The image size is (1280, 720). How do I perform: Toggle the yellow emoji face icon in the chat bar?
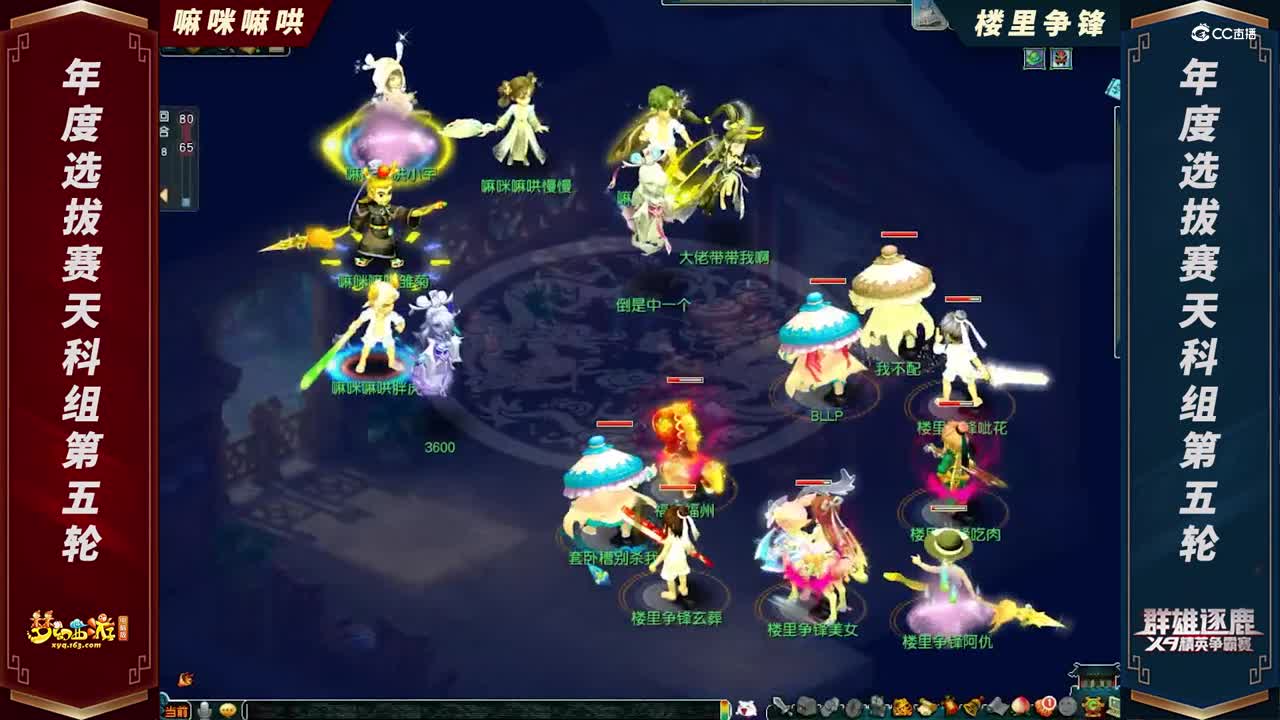pos(228,711)
